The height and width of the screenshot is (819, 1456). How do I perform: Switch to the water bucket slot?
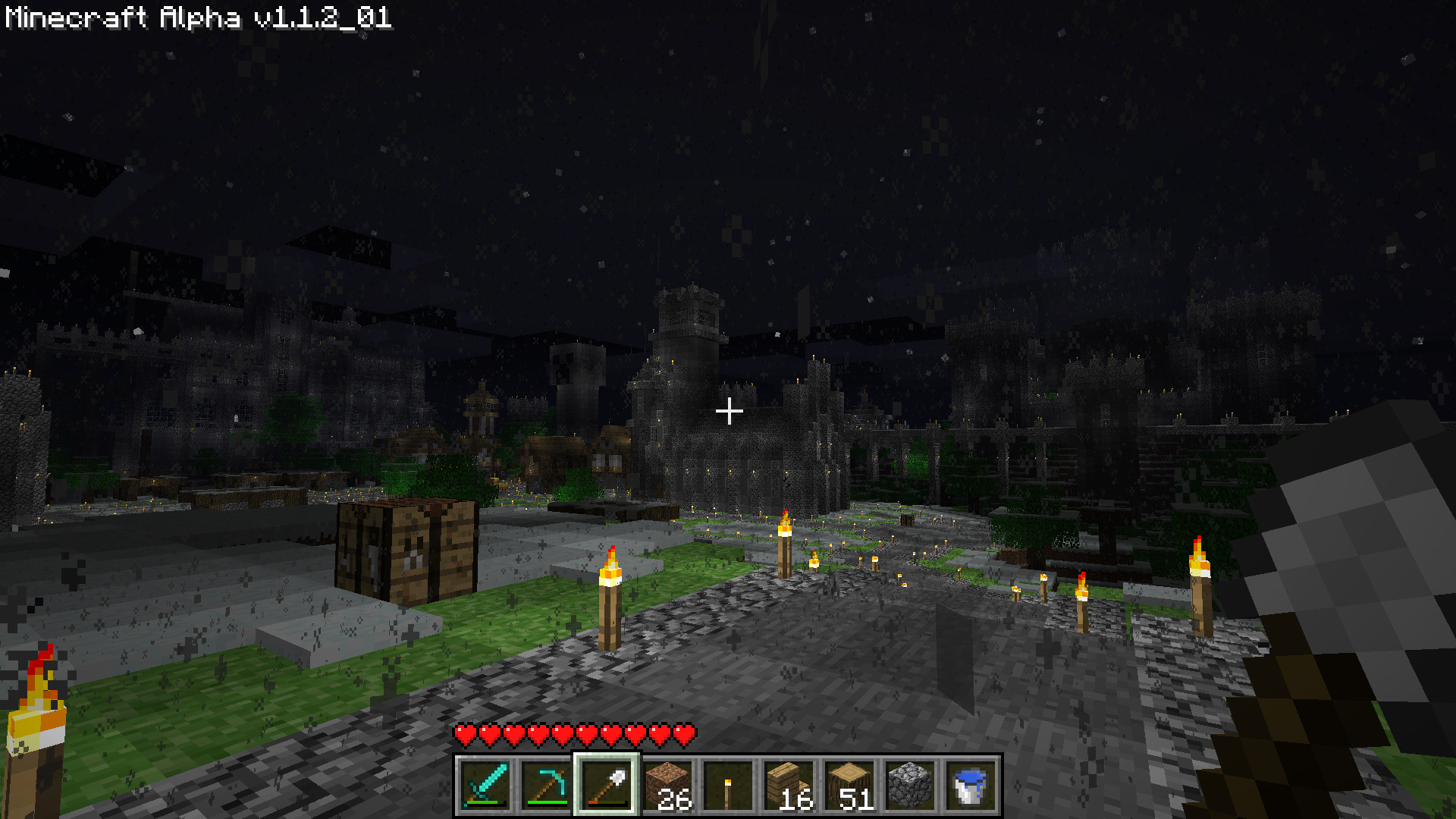coord(971,785)
